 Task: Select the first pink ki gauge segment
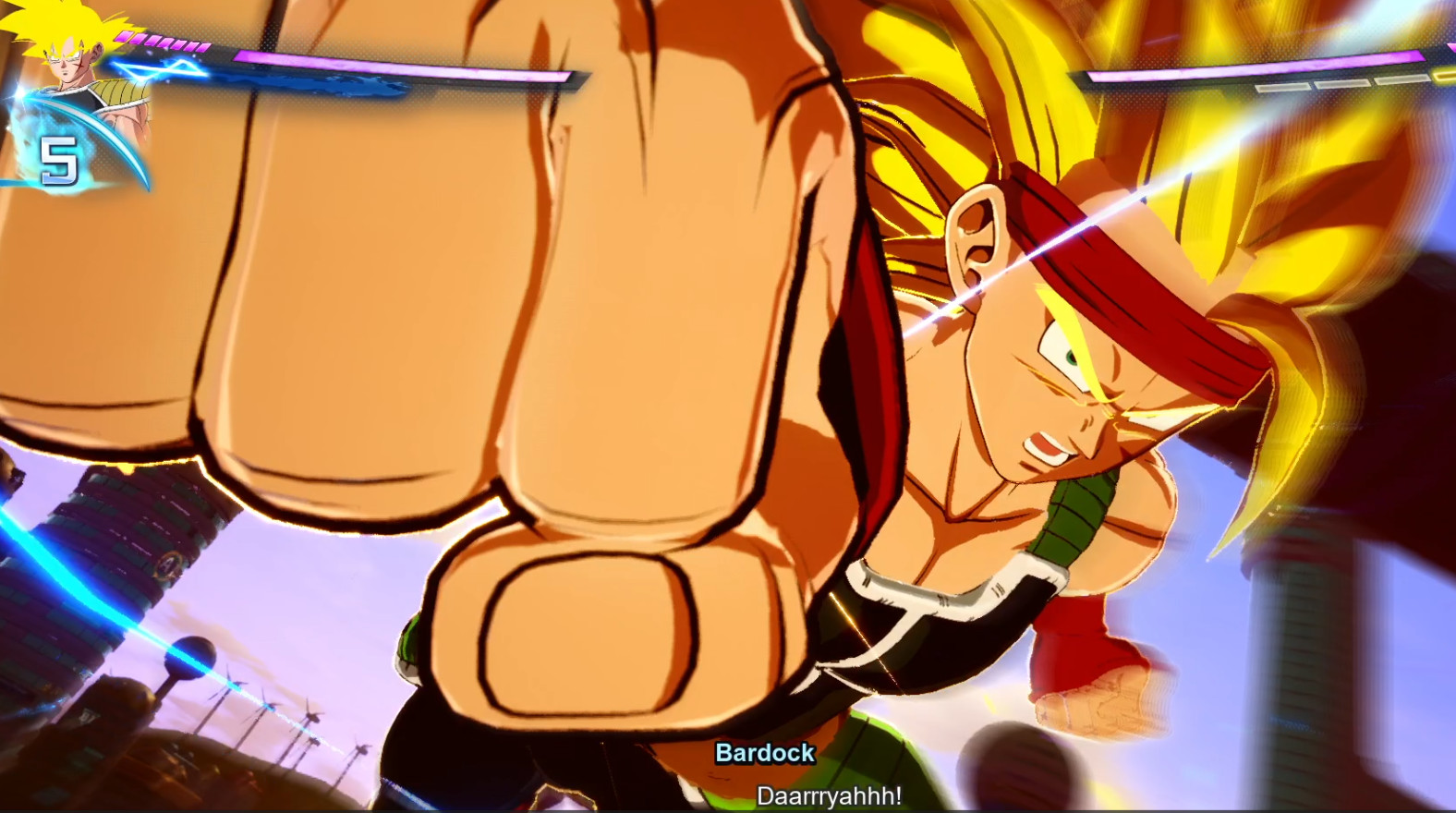(124, 37)
